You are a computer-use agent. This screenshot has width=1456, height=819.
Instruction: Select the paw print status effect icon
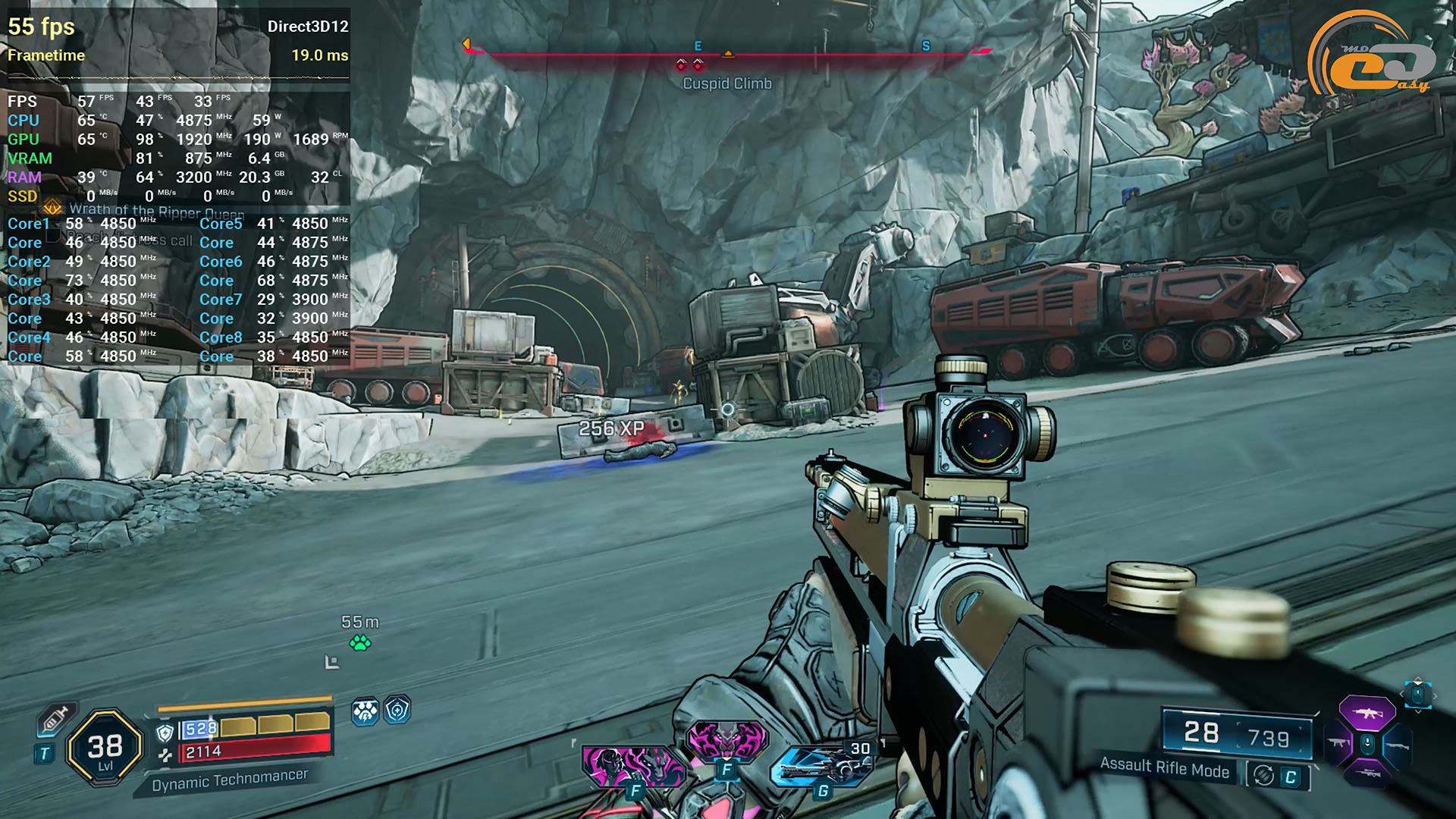point(365,711)
